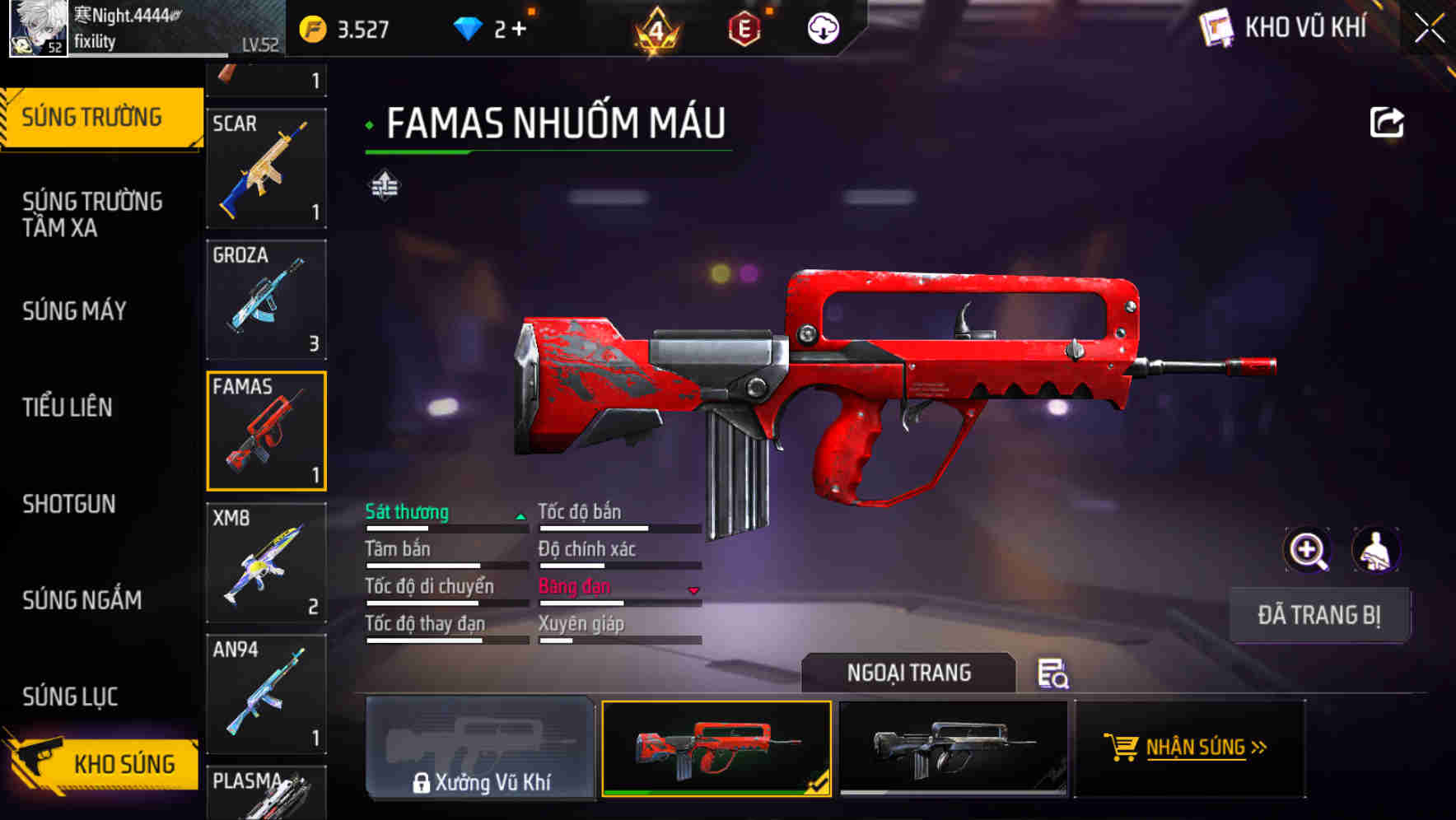Switch to the Súng Lục category
Viewport: 1456px width, 820px height.
pos(70,697)
